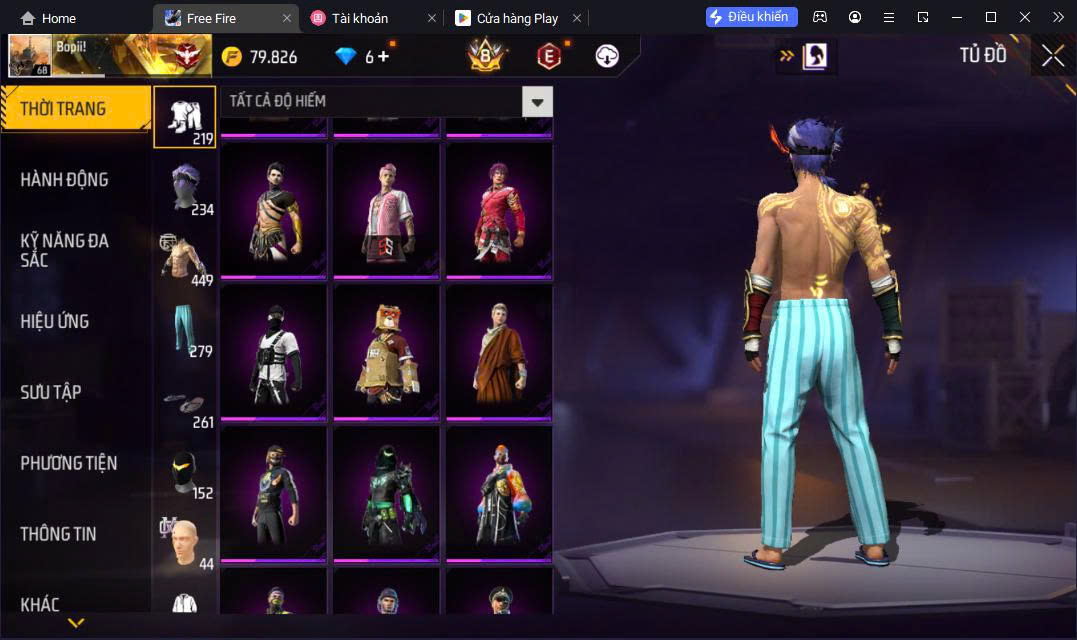1077x640 pixels.
Task: Switch to Hành Động section
Action: point(64,180)
